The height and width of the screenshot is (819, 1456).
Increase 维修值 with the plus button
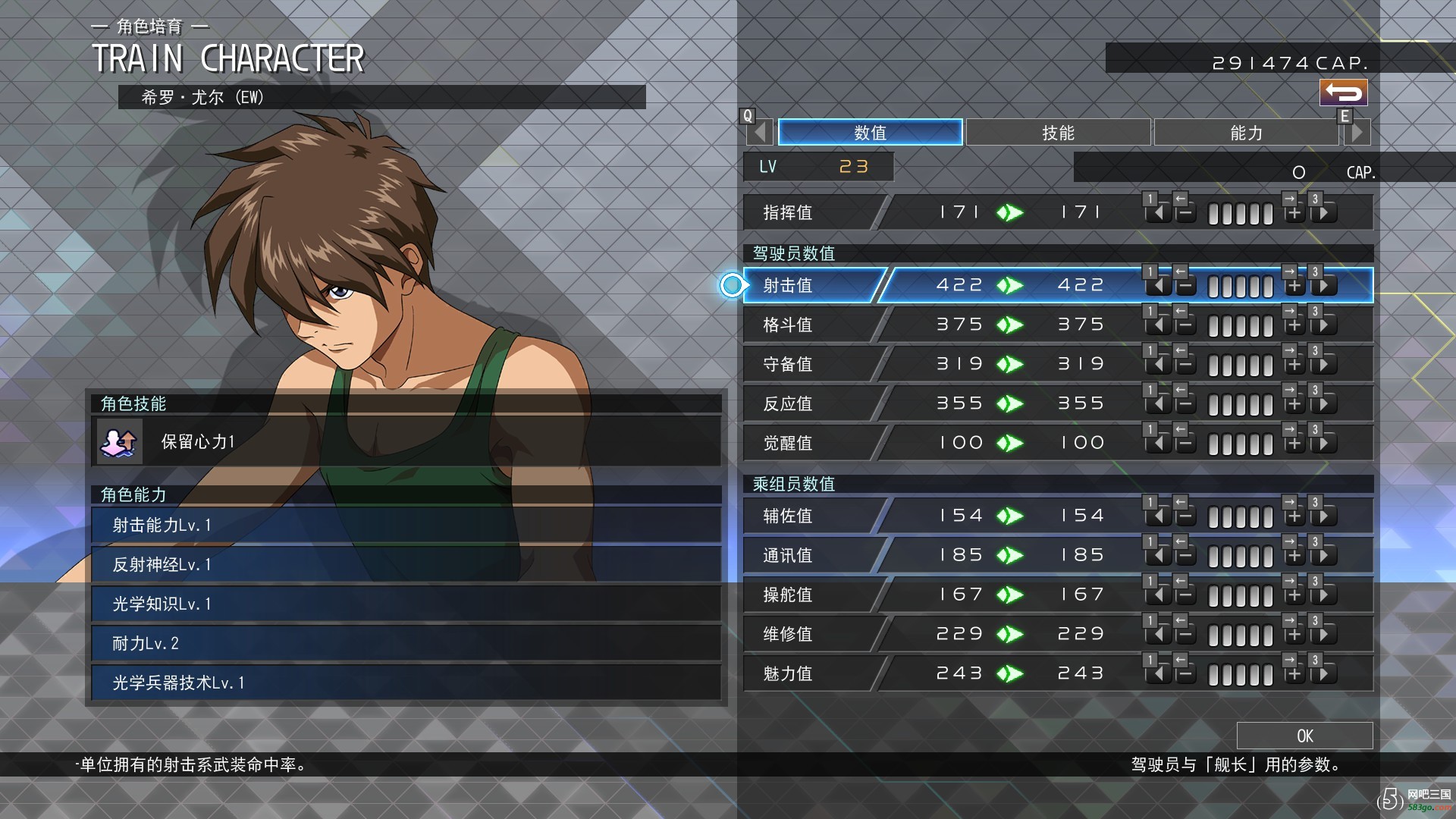[x=1294, y=635]
